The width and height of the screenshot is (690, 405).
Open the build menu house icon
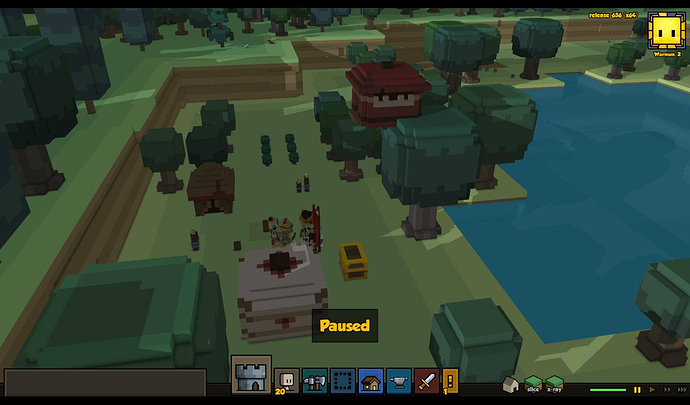(x=371, y=380)
